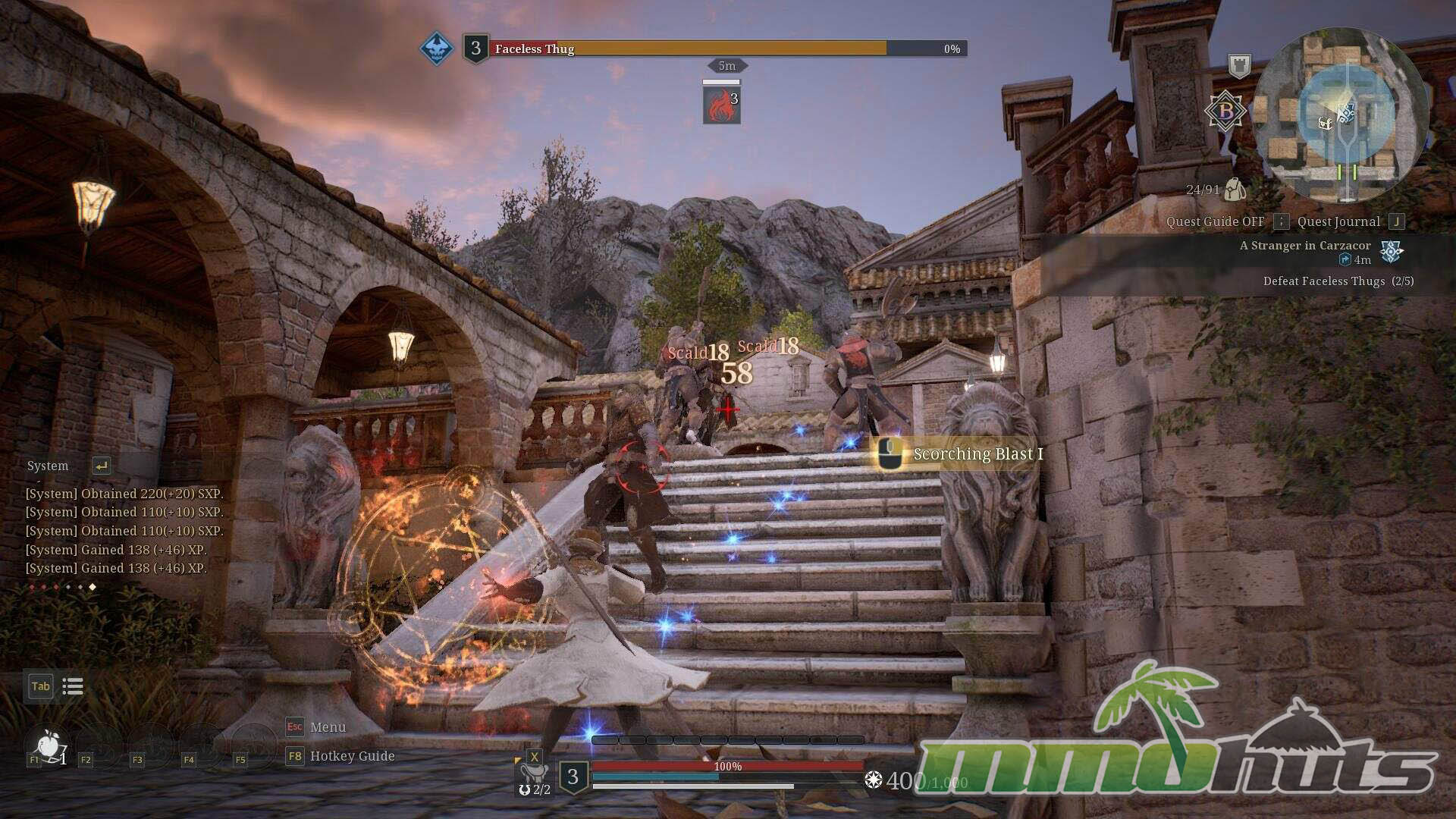Click the chat enter arrow button
Screen dimensions: 1456x819
tap(101, 466)
